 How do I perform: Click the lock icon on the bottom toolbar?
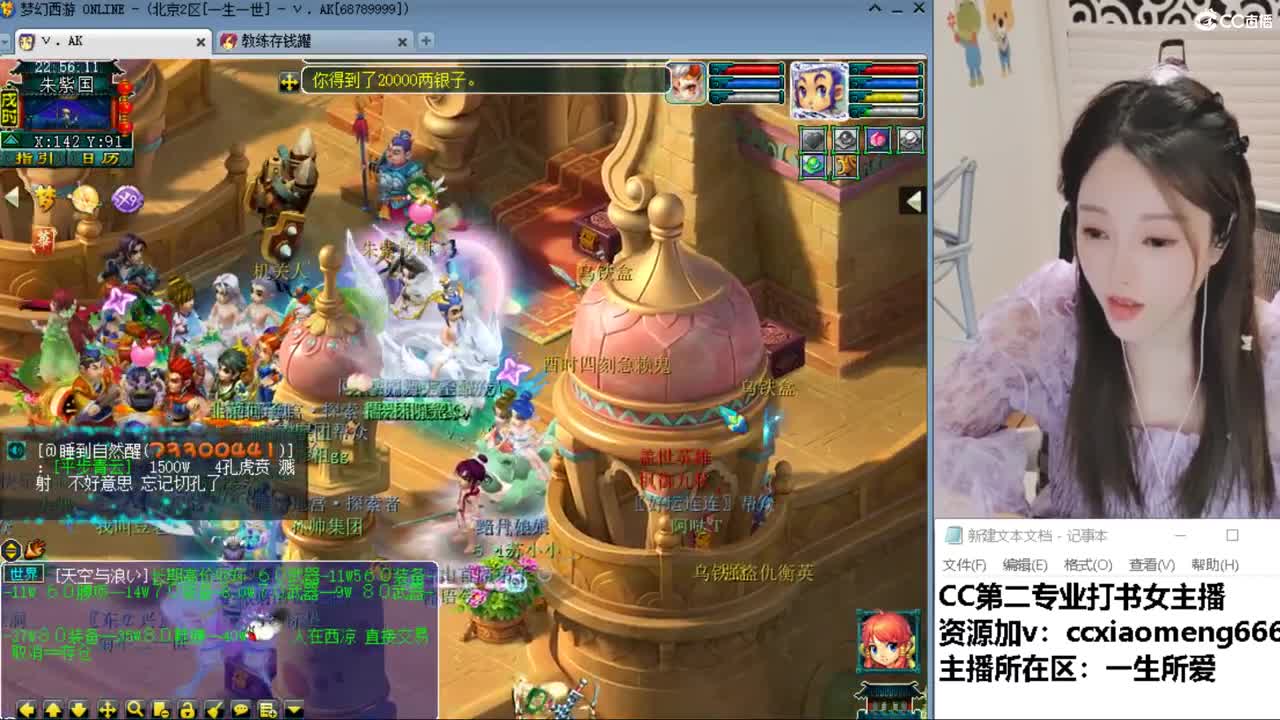[187, 709]
